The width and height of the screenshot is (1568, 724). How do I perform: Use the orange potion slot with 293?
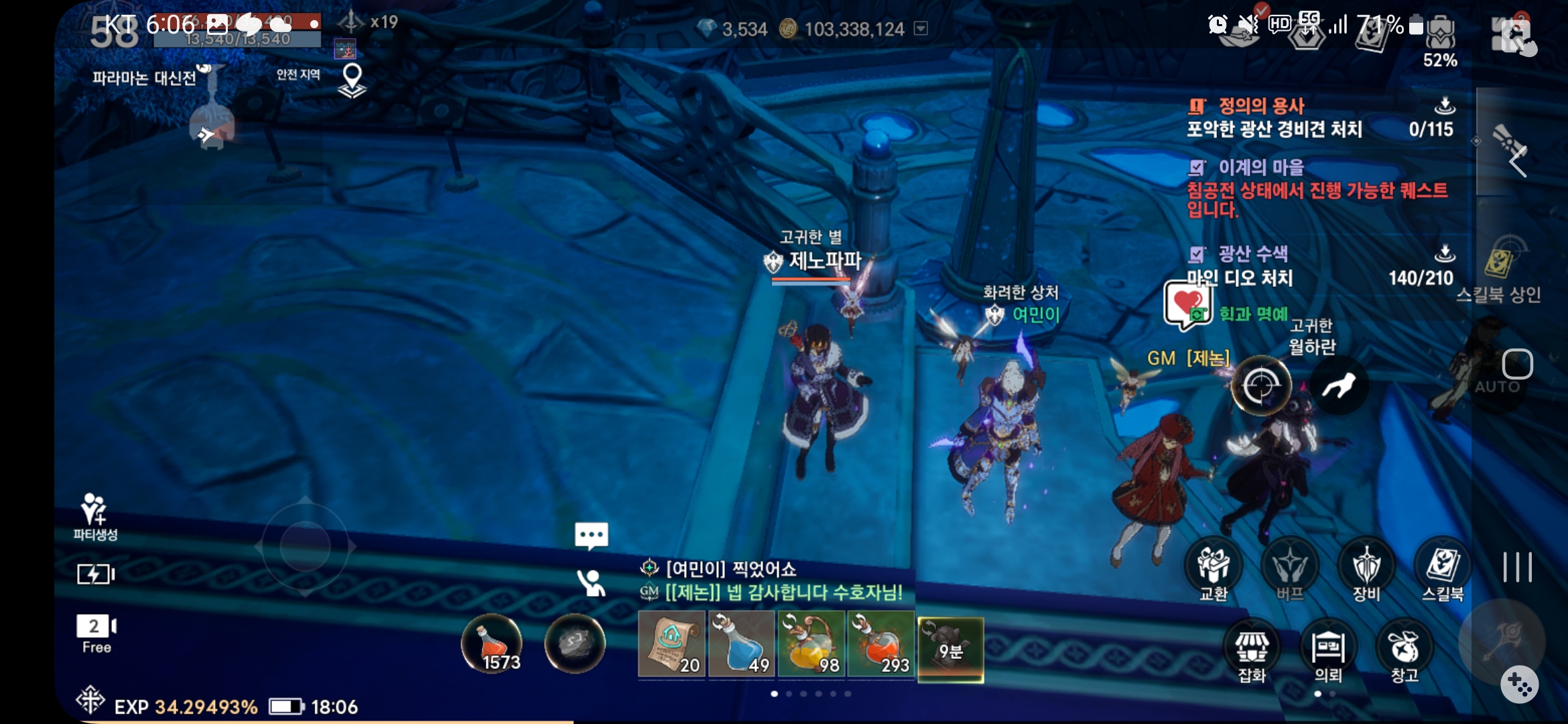point(880,645)
